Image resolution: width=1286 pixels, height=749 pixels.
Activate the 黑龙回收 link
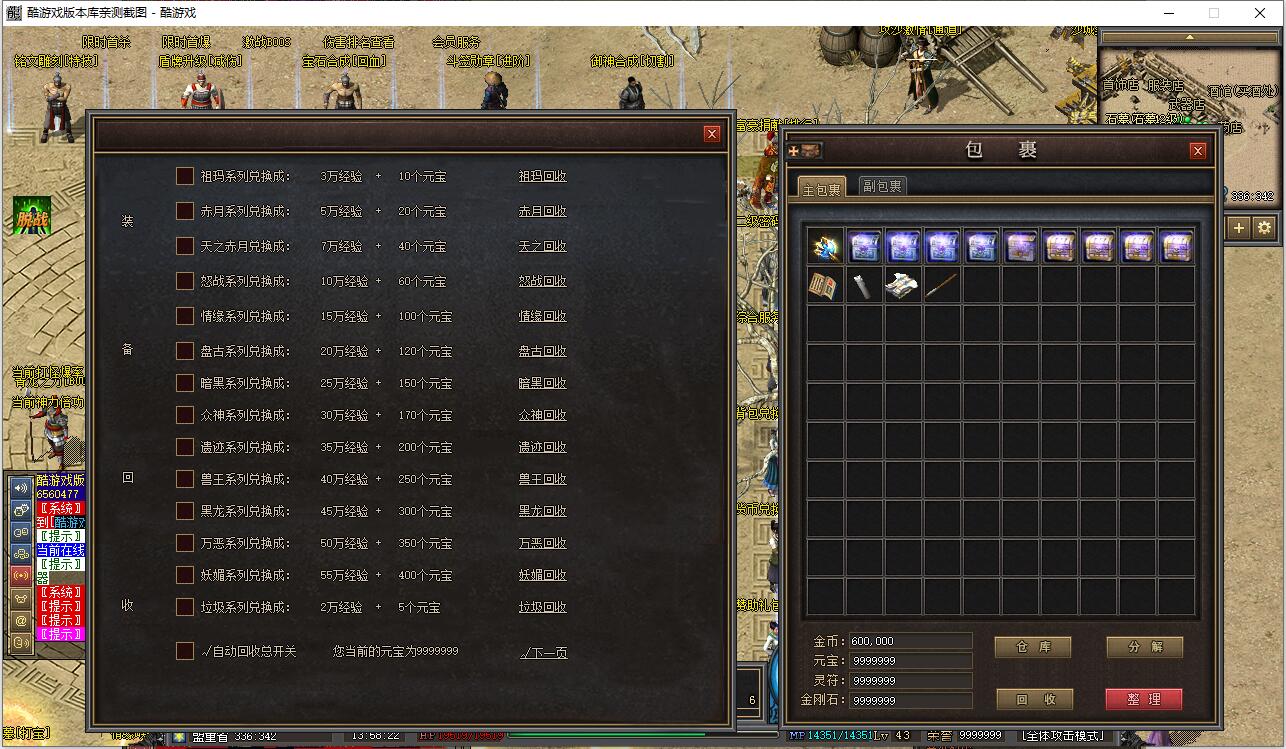coord(542,511)
